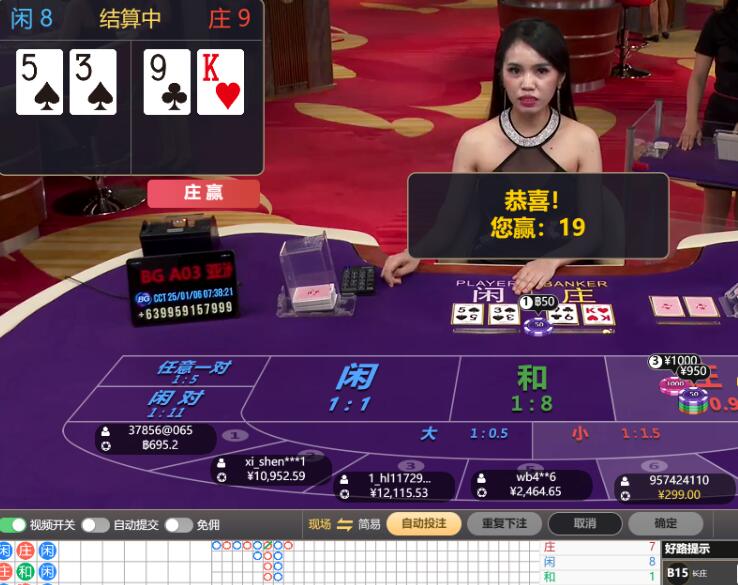The width and height of the screenshot is (738, 585).
Task: Activate the 自动投注 auto-bet button
Action: (x=423, y=524)
